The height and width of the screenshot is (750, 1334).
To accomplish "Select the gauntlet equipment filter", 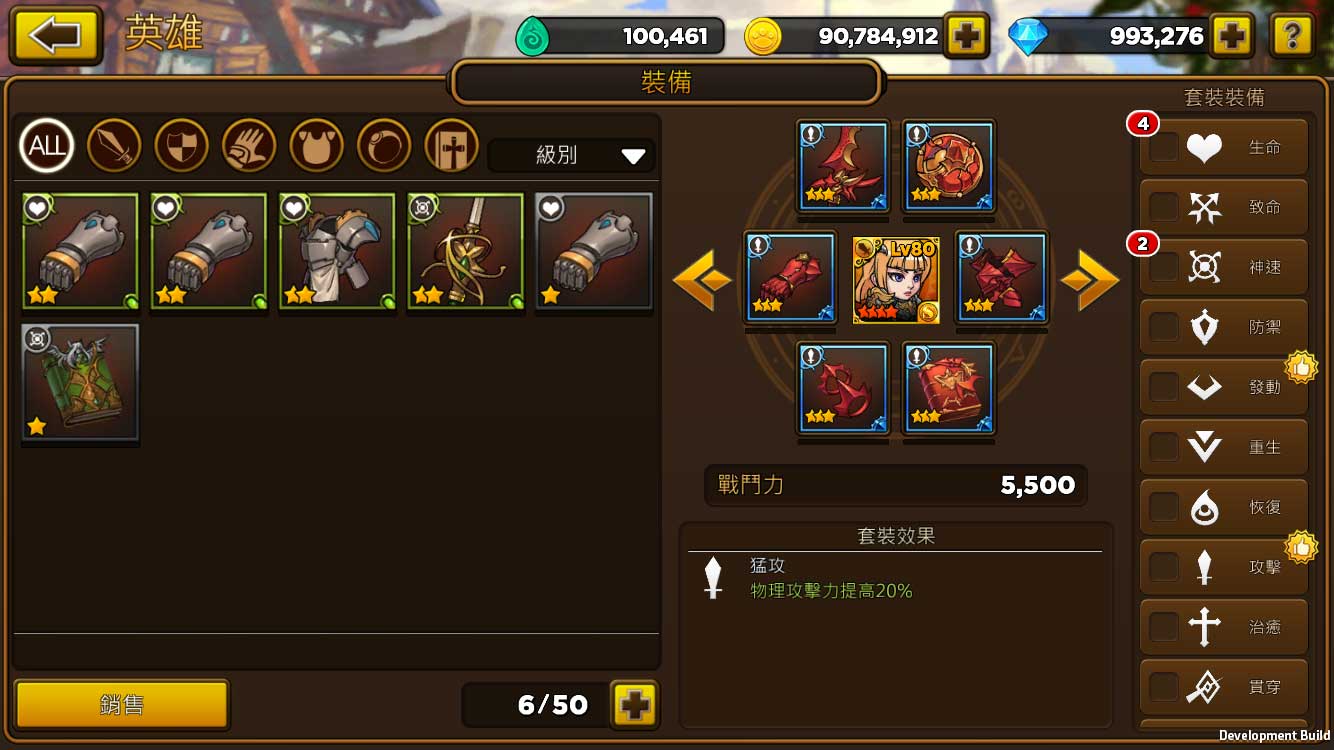I will [248, 145].
